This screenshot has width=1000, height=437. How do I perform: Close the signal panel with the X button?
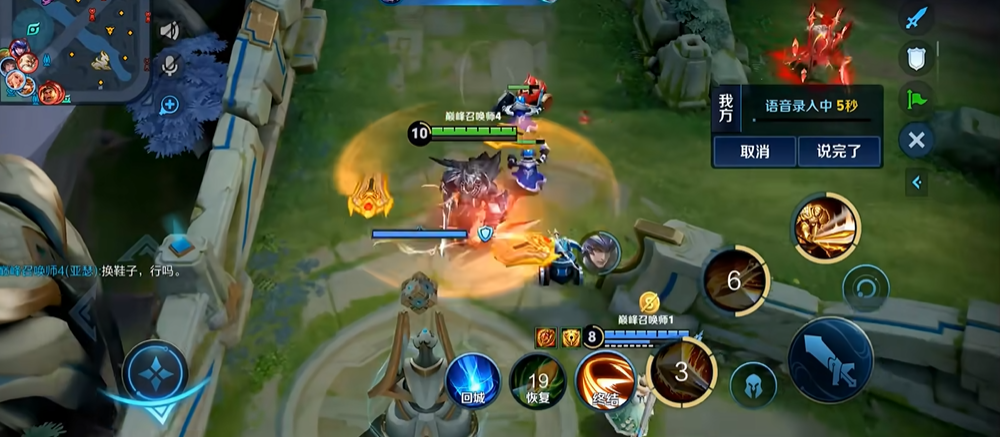916,139
